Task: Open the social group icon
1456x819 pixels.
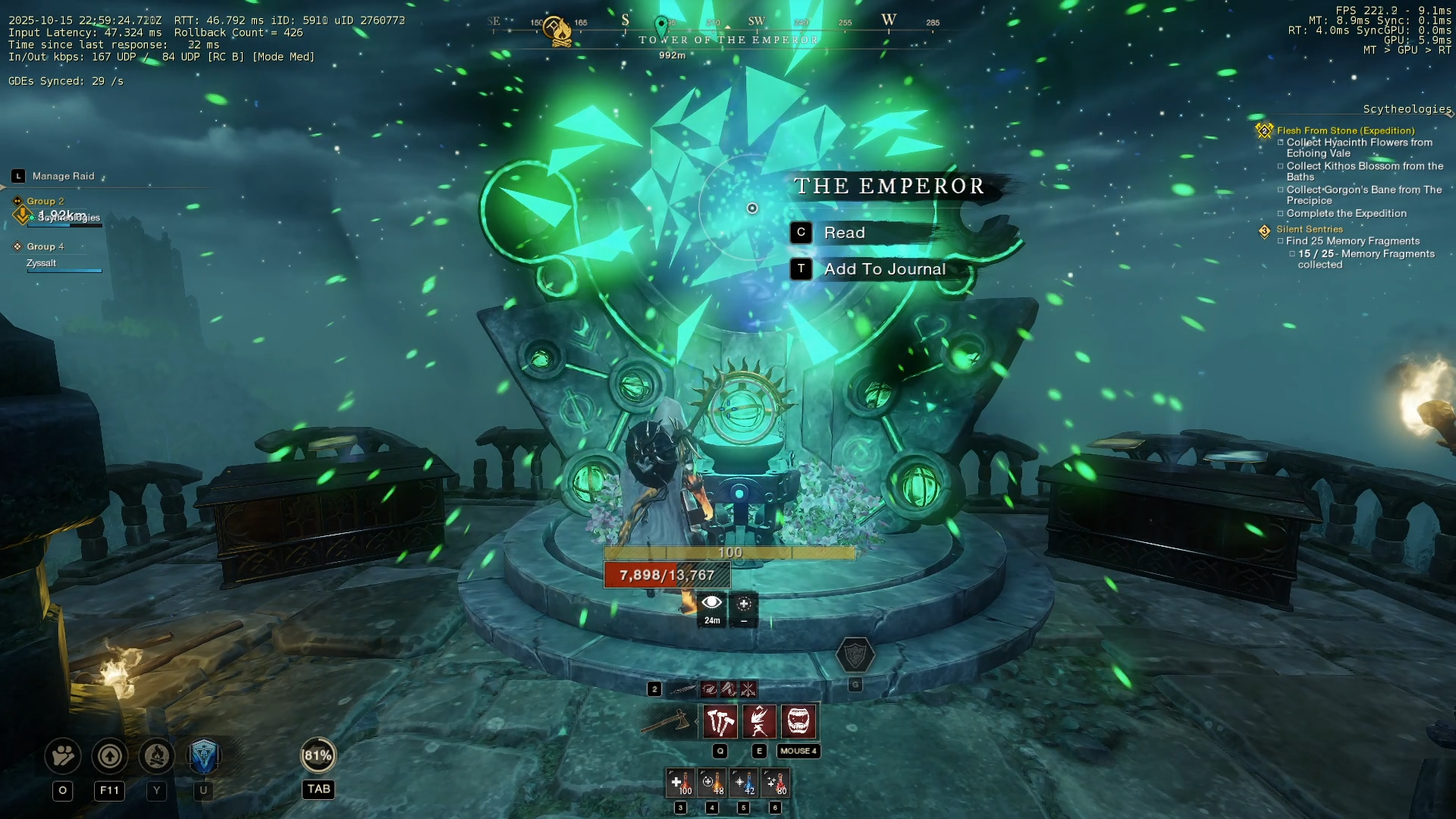Action: tap(63, 756)
